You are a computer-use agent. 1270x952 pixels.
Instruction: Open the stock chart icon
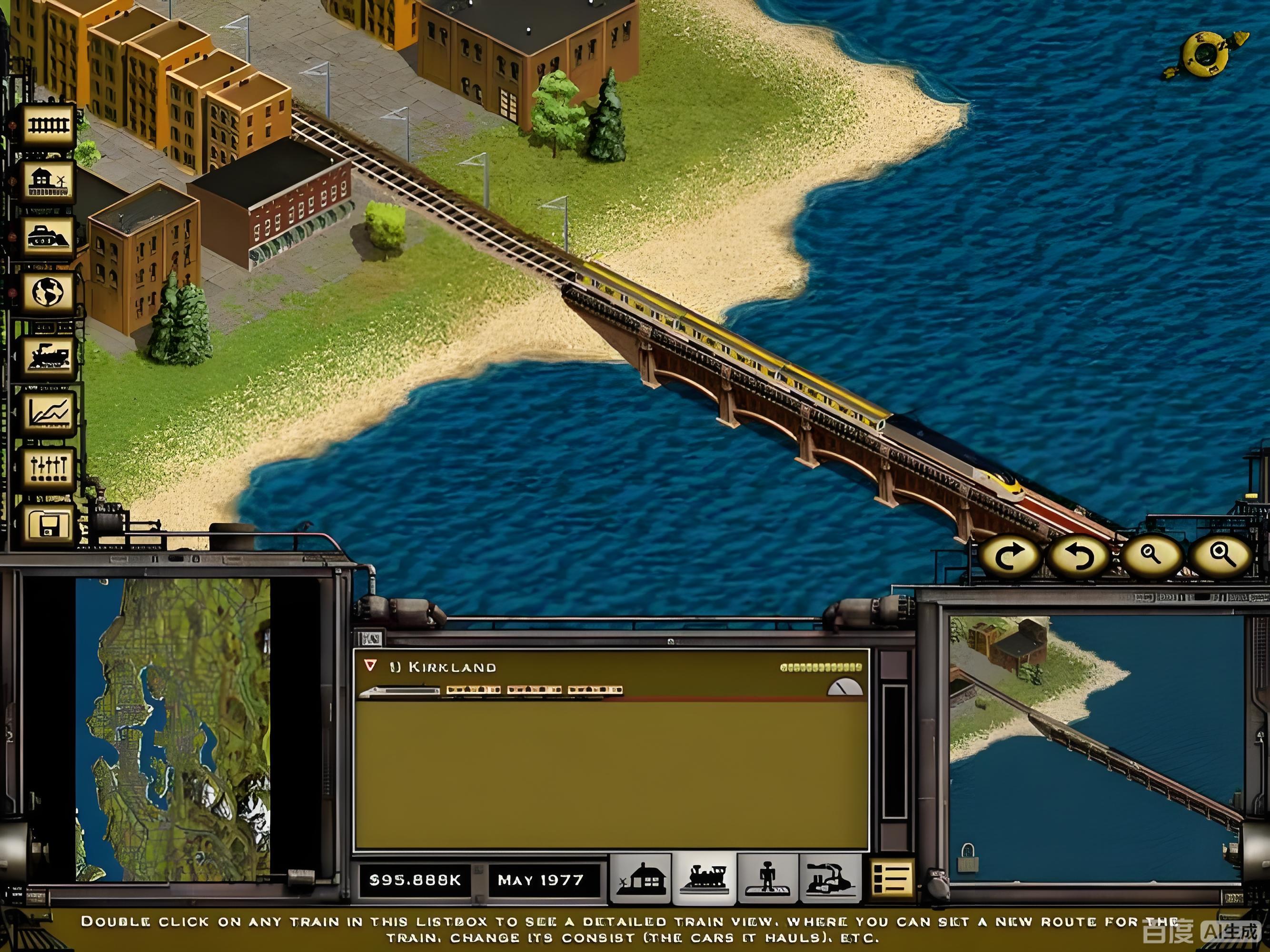48,412
